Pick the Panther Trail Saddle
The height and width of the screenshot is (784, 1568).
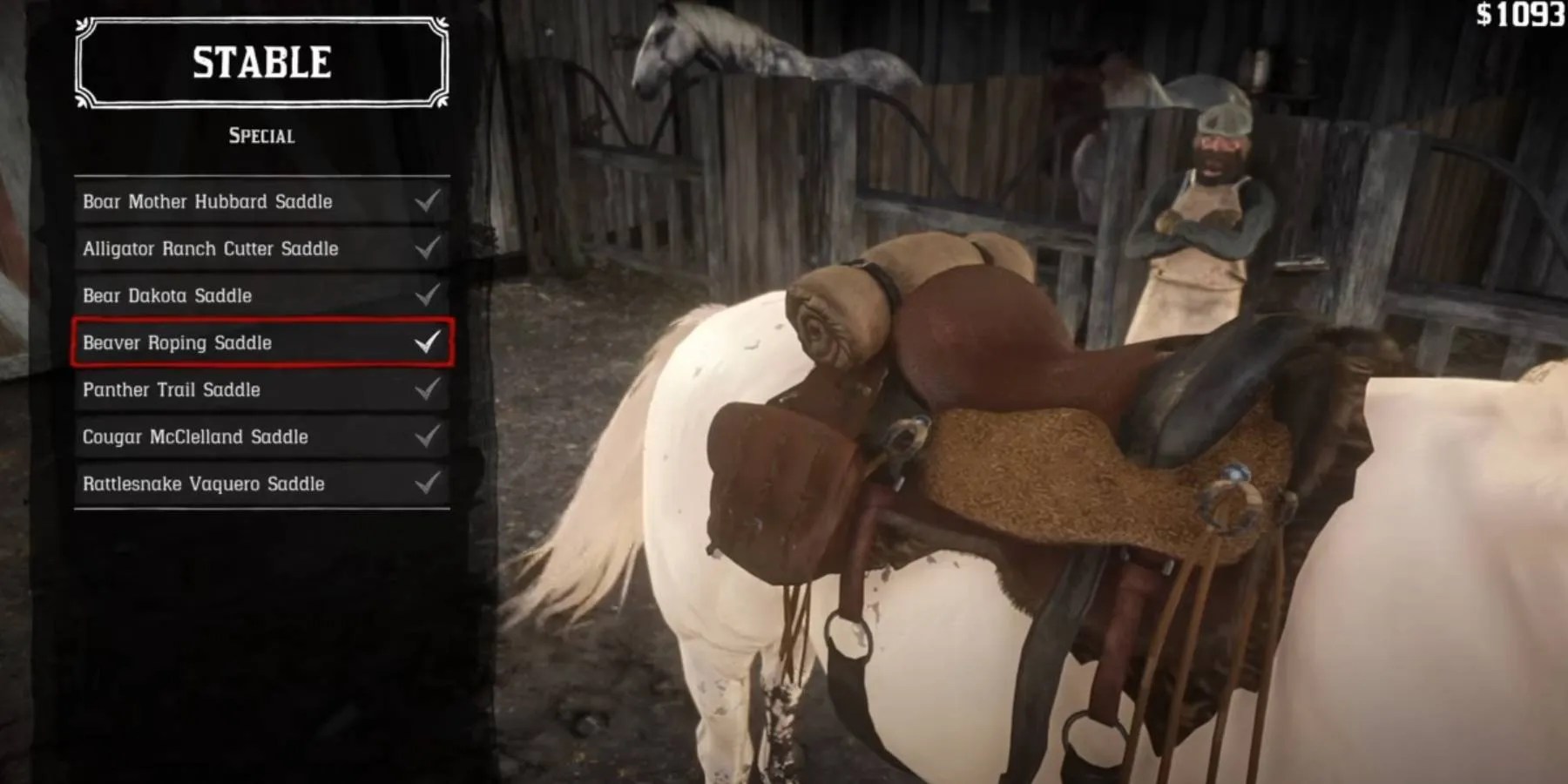tap(172, 390)
